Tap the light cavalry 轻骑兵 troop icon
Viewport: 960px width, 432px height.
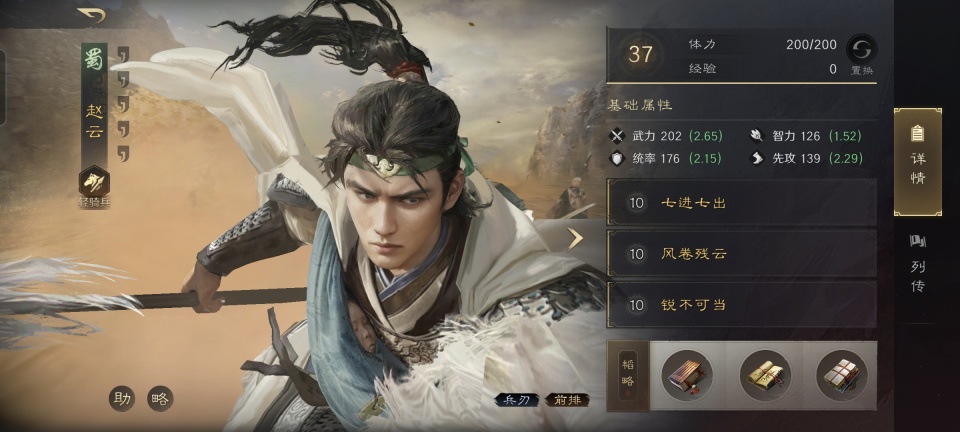coord(94,182)
